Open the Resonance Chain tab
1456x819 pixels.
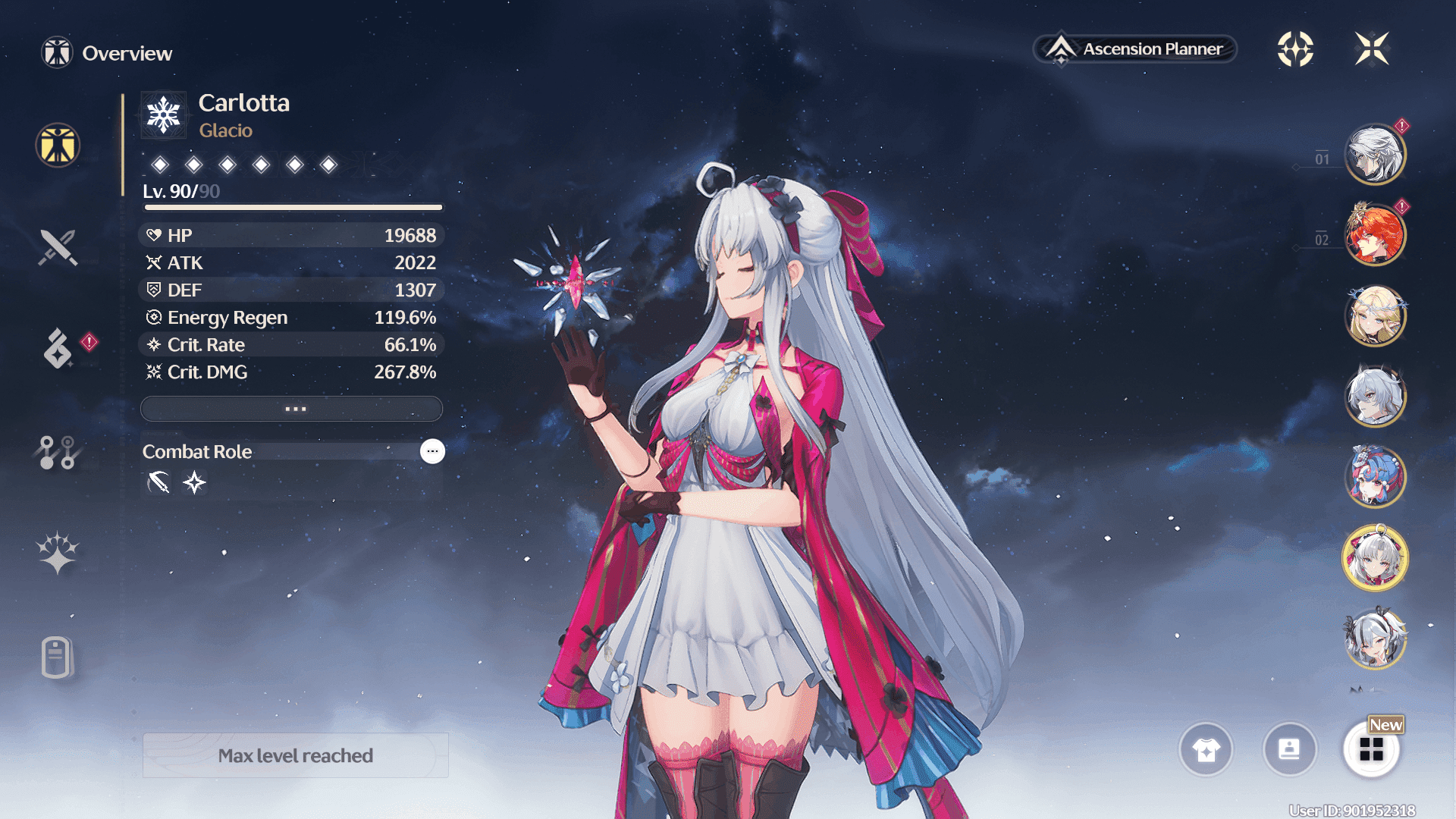[x=58, y=553]
